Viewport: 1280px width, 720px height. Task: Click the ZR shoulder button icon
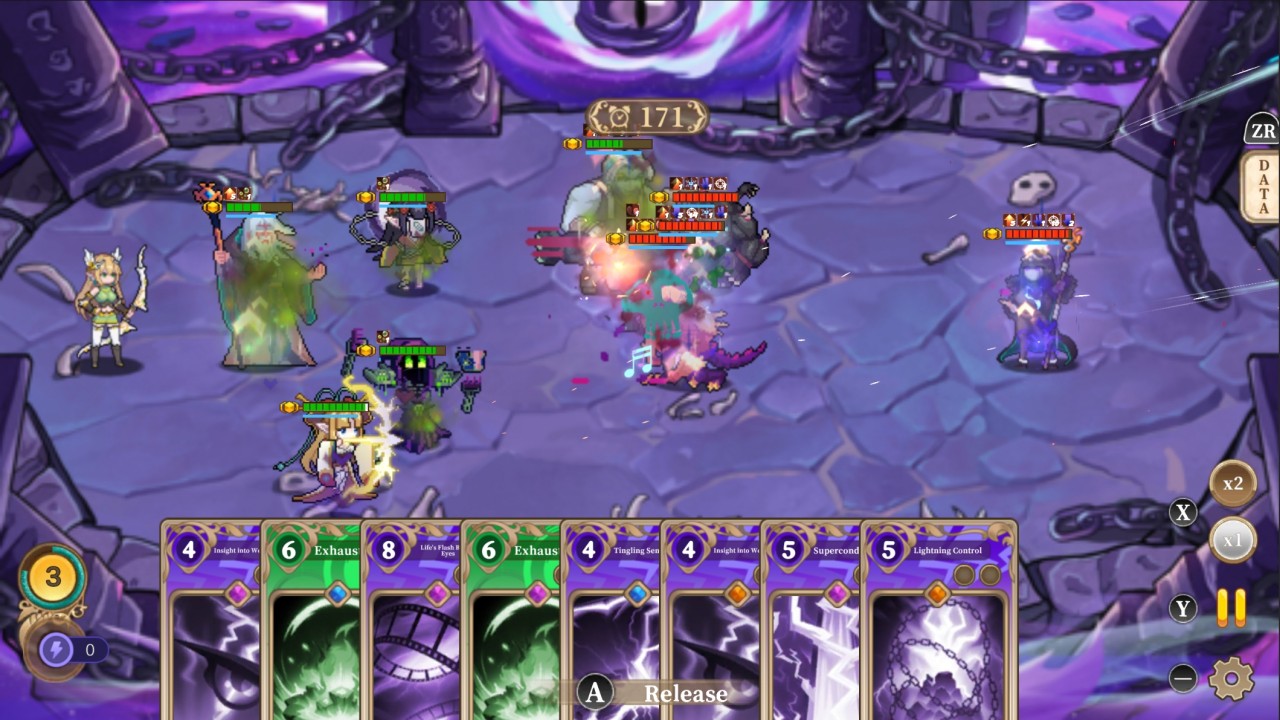[x=1262, y=130]
